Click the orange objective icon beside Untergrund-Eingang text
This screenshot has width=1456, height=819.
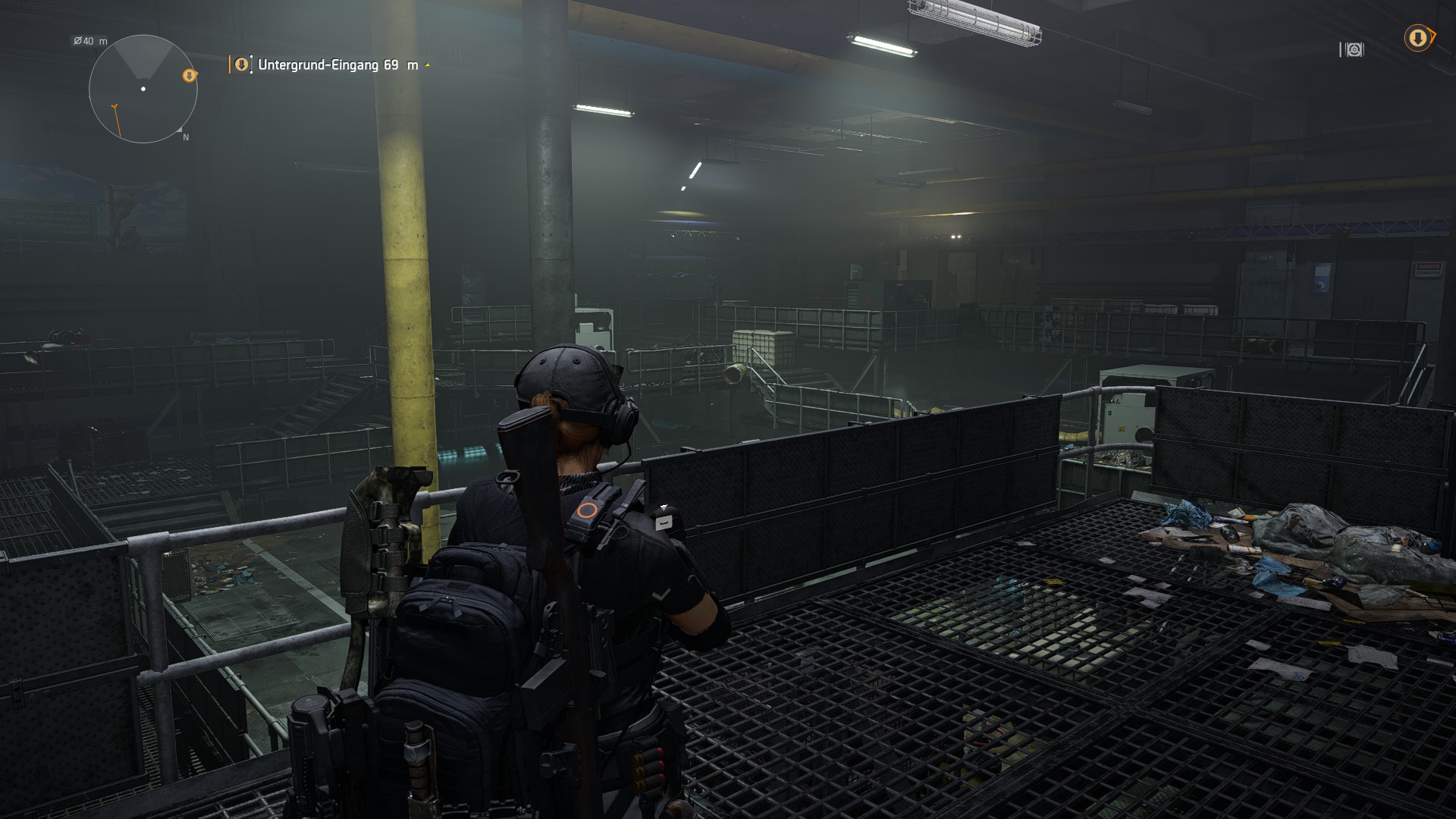coord(242,64)
